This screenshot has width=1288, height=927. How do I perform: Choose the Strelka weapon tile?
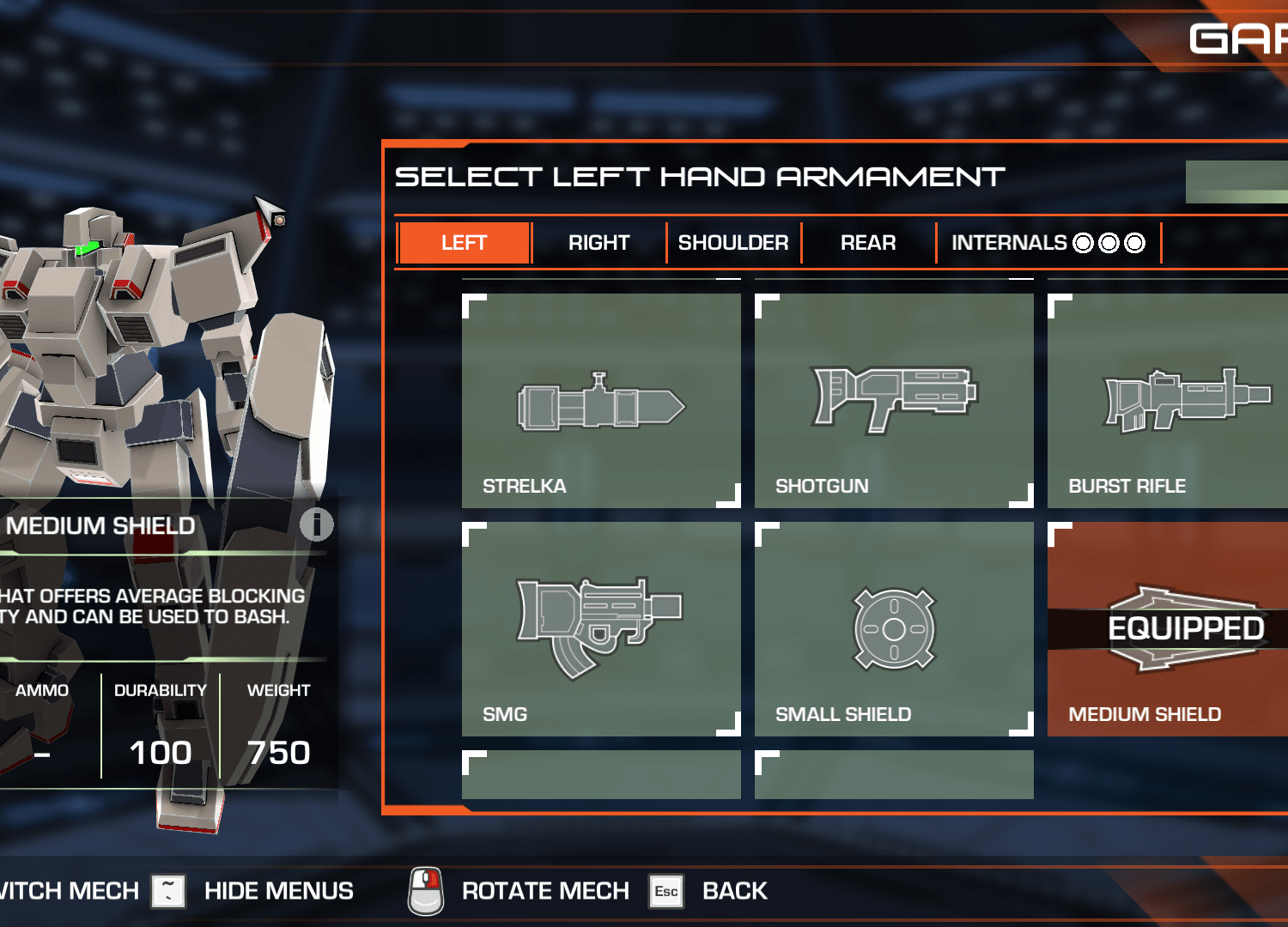tap(601, 401)
